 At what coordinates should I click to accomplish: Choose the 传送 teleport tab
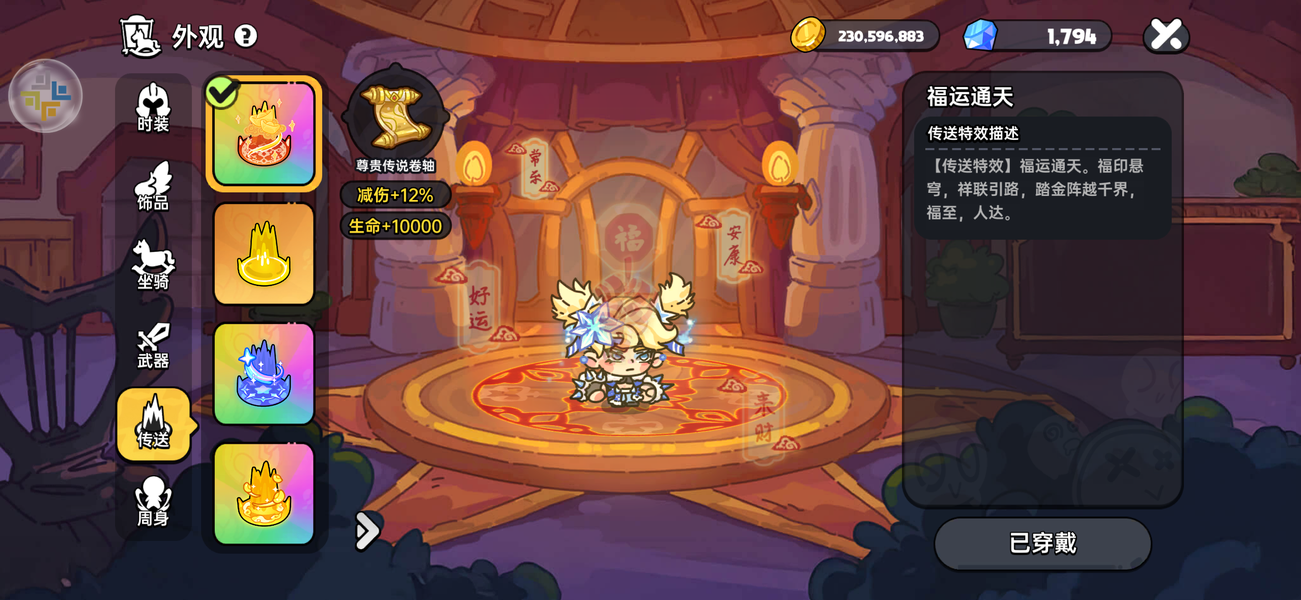(x=153, y=424)
